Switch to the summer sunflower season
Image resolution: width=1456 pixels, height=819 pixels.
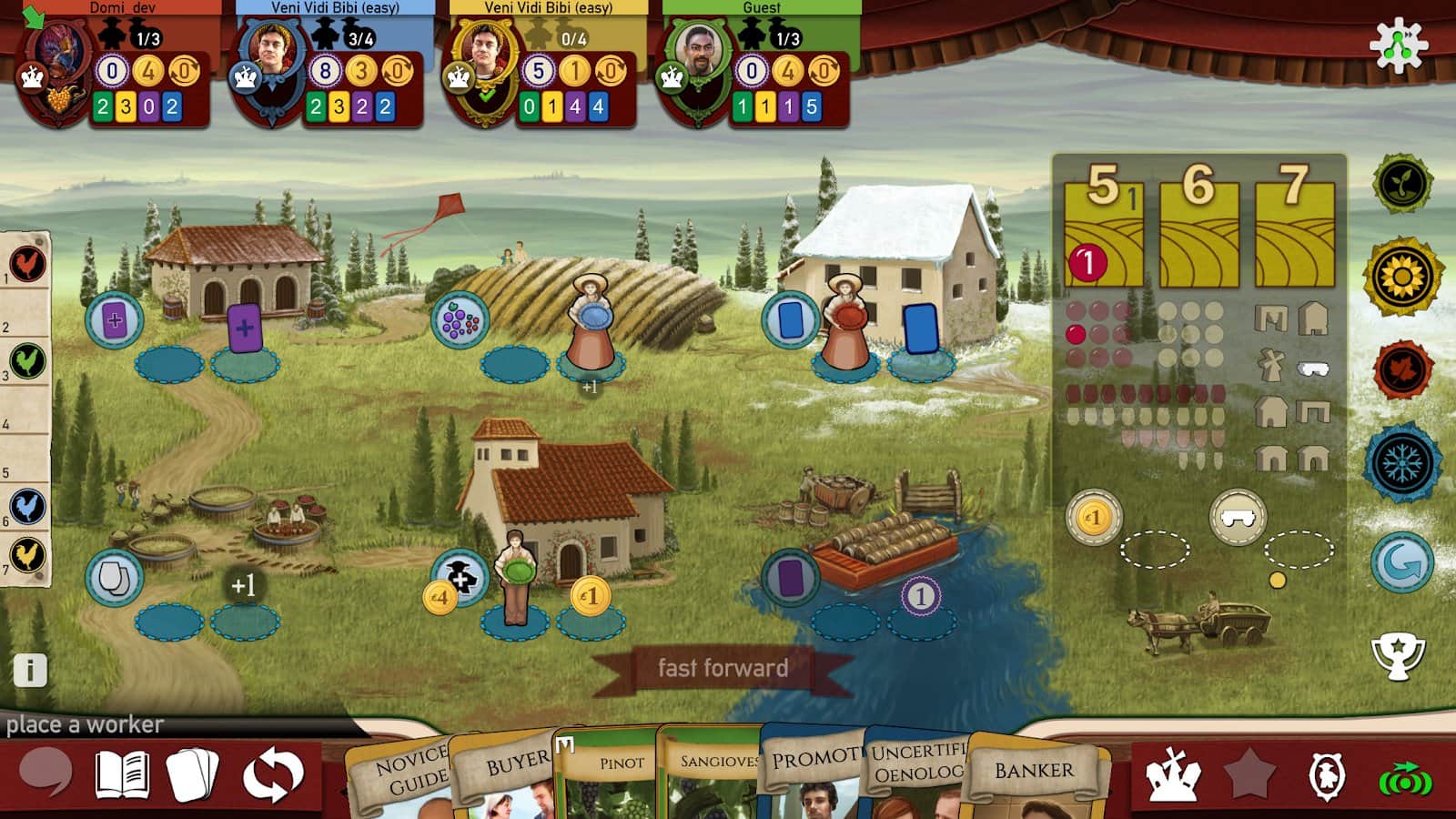point(1402,276)
